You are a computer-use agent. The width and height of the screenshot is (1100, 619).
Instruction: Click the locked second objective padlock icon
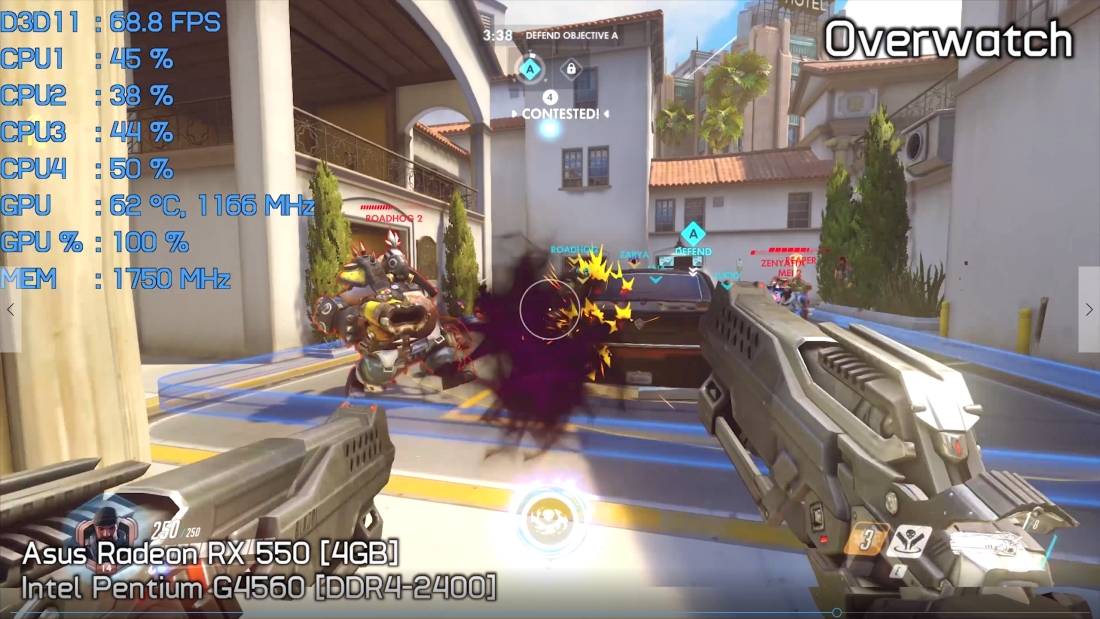click(570, 69)
